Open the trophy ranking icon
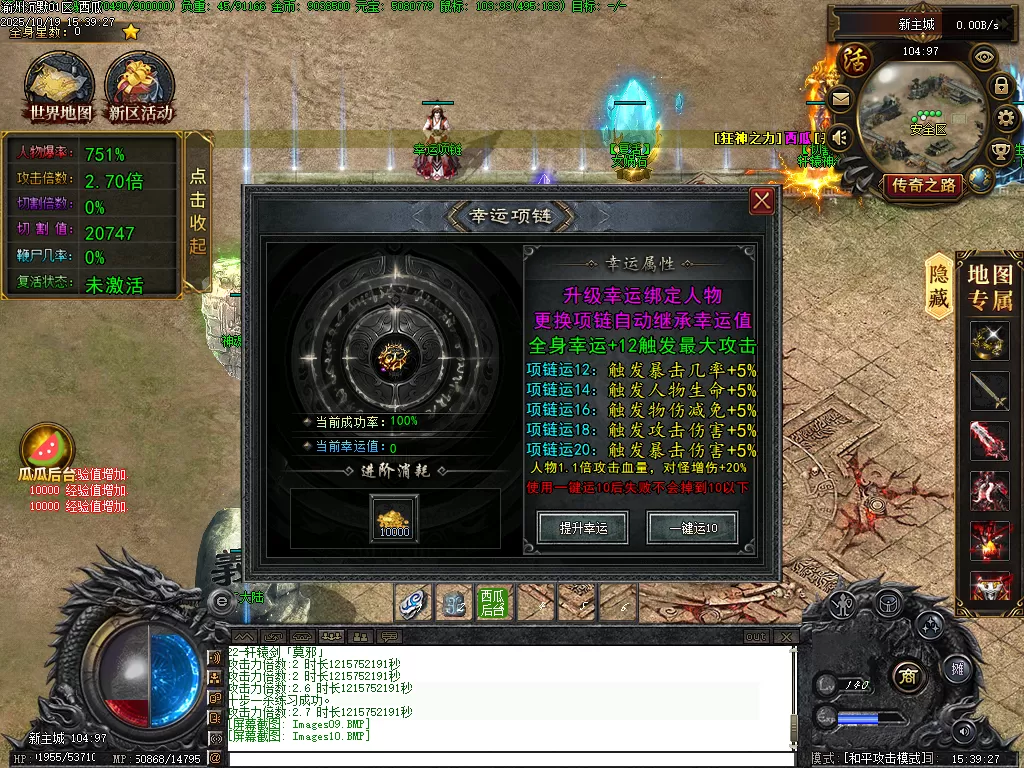1024x768 pixels. 1000,152
